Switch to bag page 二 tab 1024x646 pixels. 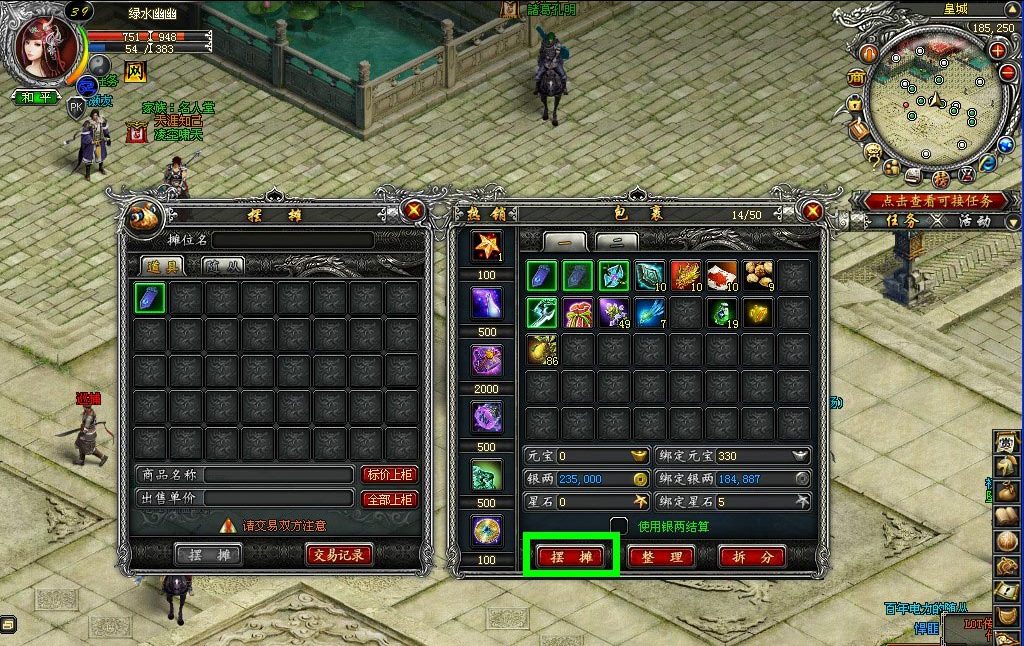coord(616,241)
